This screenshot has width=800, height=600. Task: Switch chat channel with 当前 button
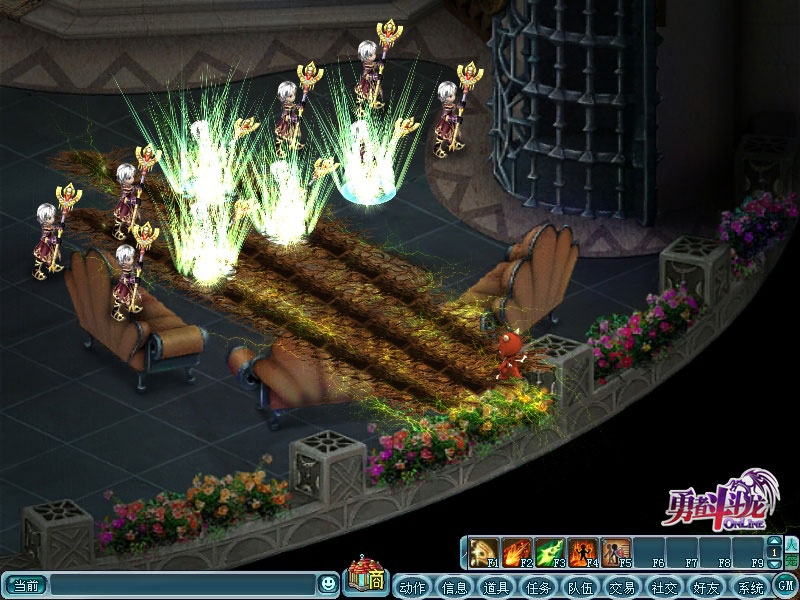[x=26, y=585]
